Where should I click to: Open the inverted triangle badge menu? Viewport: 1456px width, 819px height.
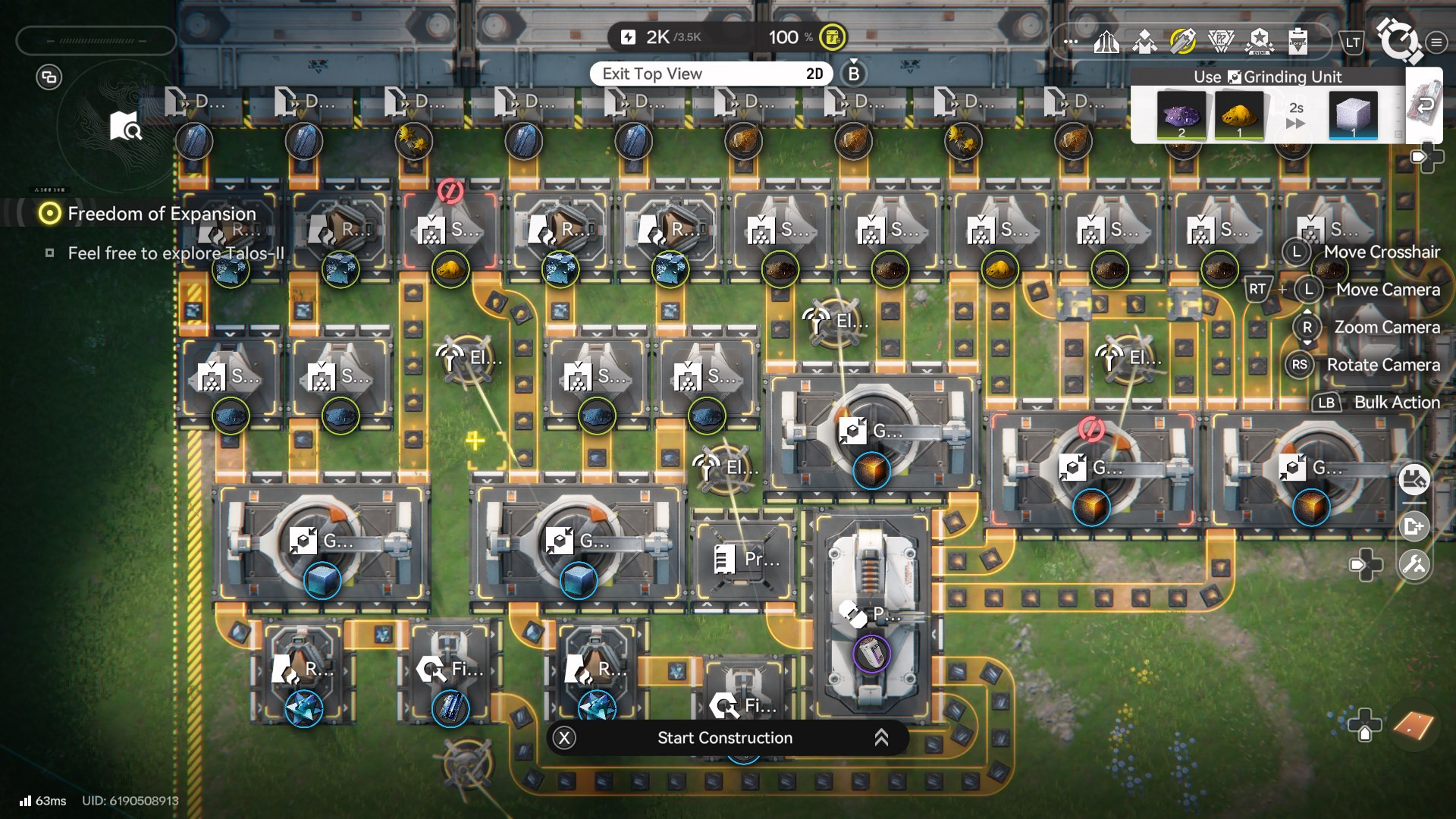[x=1221, y=42]
